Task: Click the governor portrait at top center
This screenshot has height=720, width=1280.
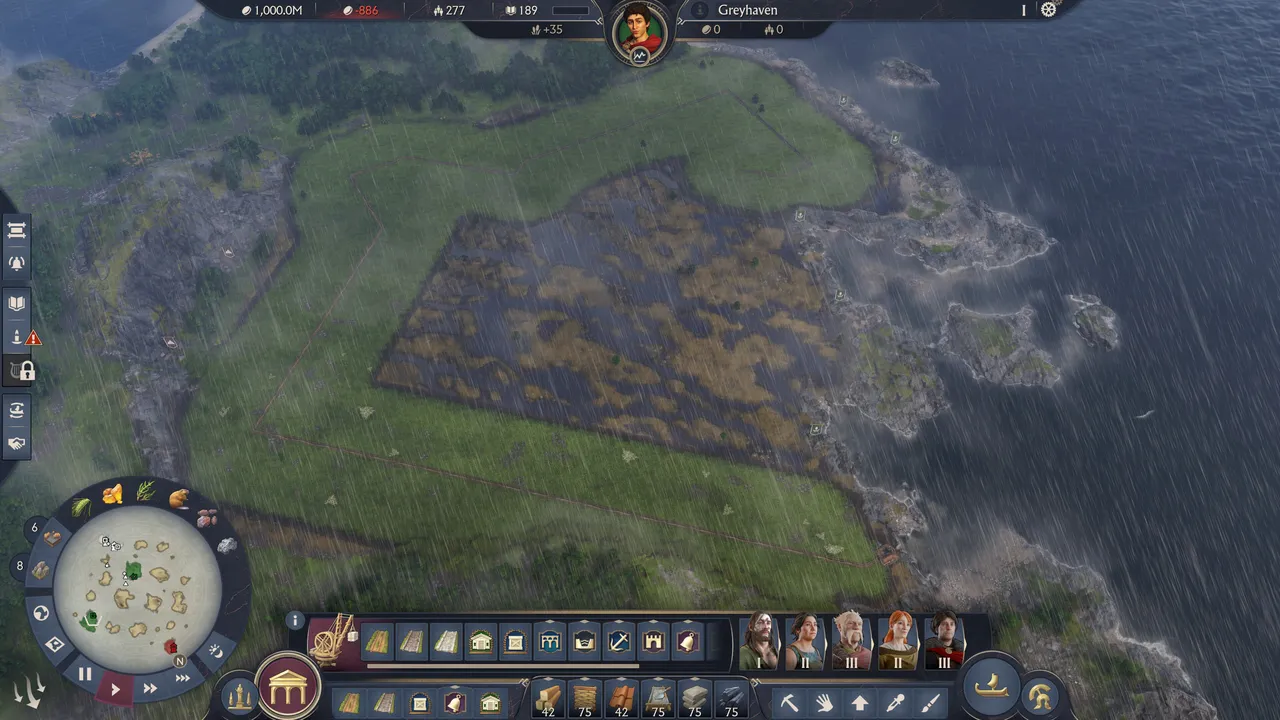Action: [639, 28]
